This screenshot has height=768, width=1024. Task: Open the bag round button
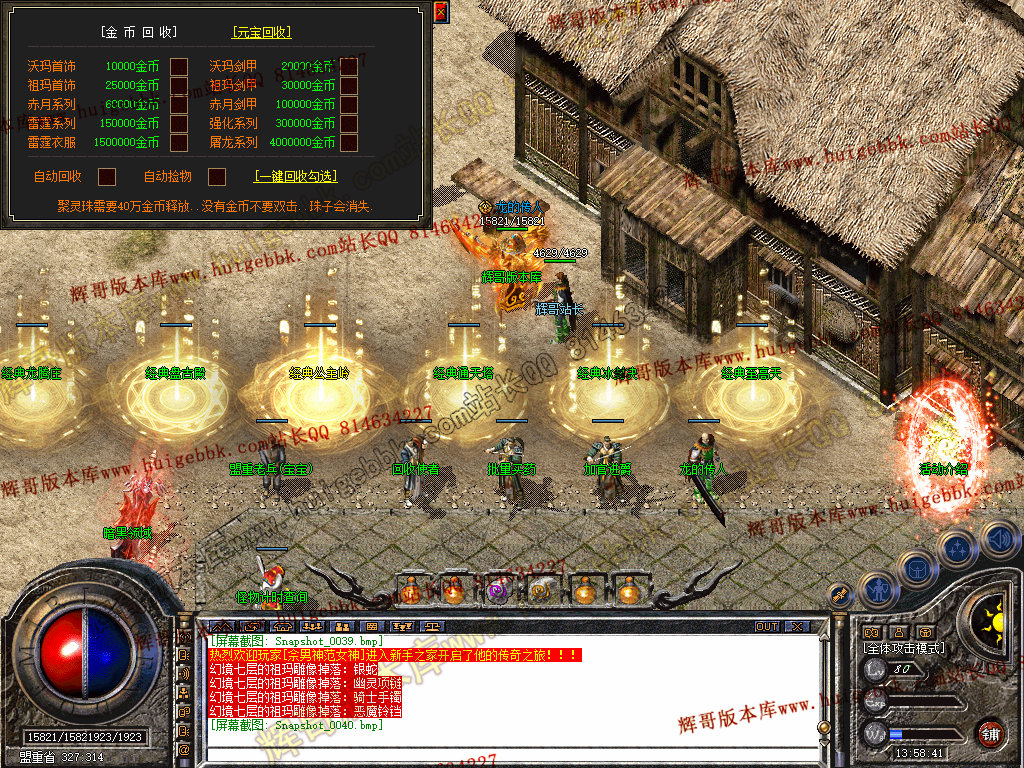[917, 567]
